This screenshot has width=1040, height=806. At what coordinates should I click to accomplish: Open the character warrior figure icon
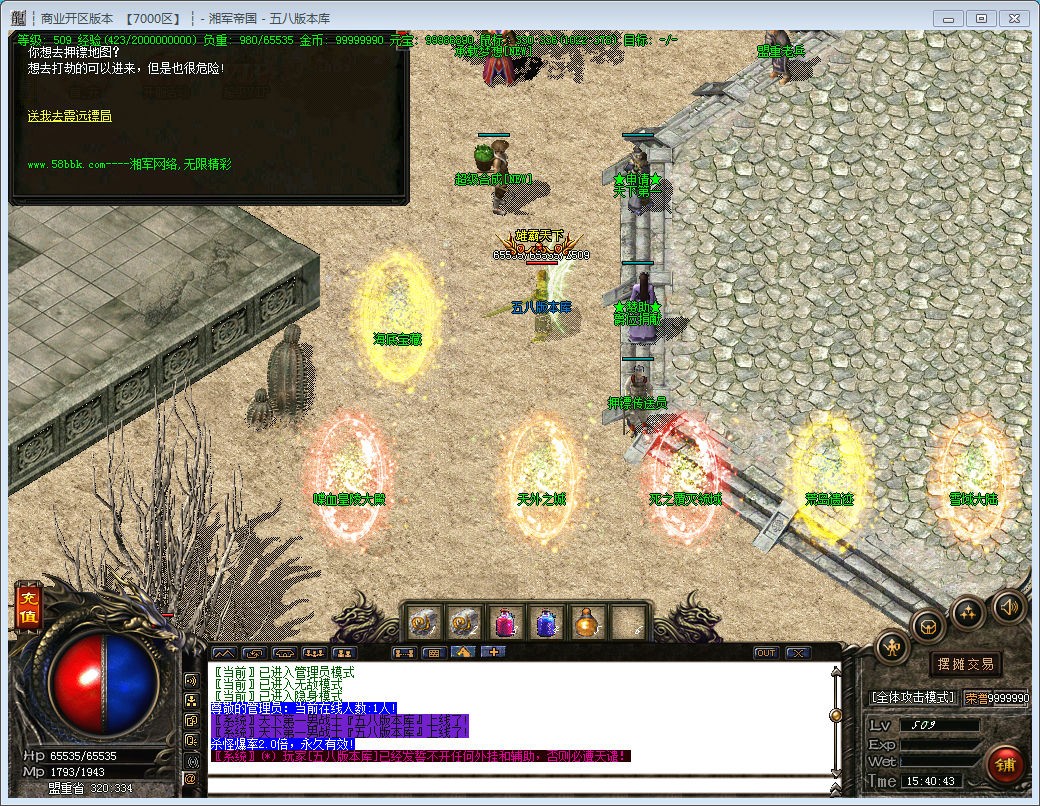[892, 650]
